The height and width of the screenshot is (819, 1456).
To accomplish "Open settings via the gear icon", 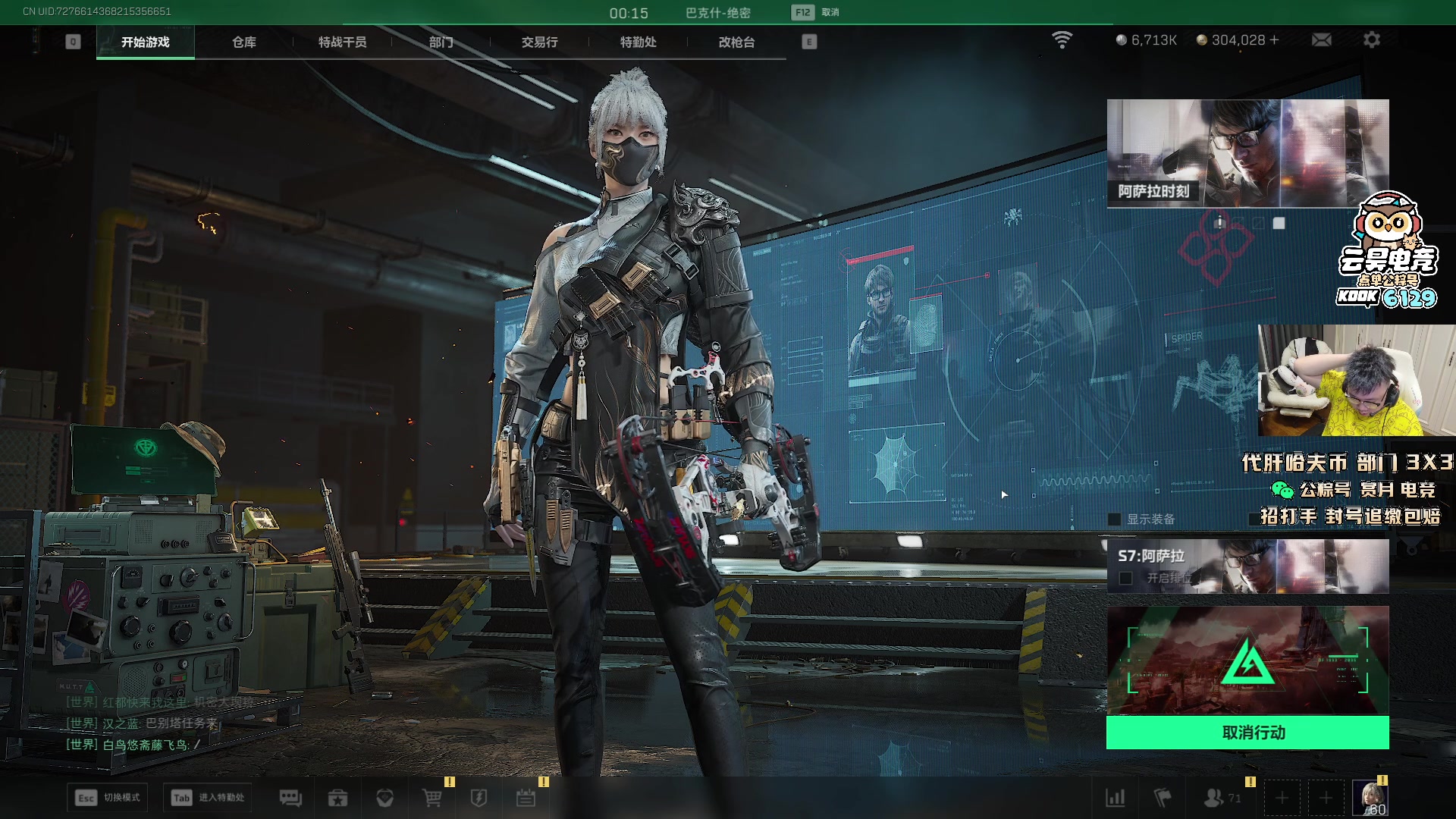I will [1372, 40].
